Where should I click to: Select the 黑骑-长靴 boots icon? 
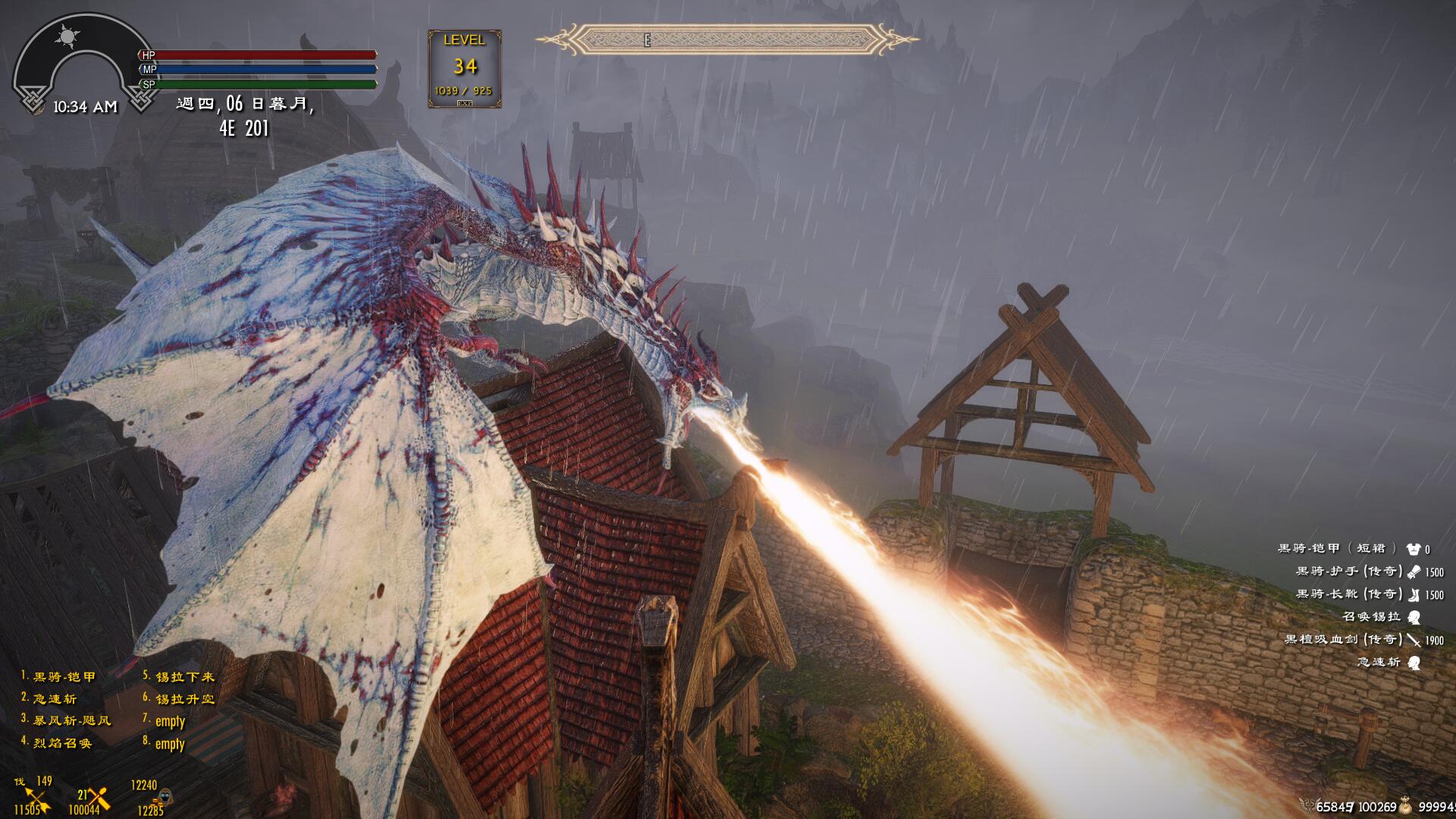coord(1414,595)
